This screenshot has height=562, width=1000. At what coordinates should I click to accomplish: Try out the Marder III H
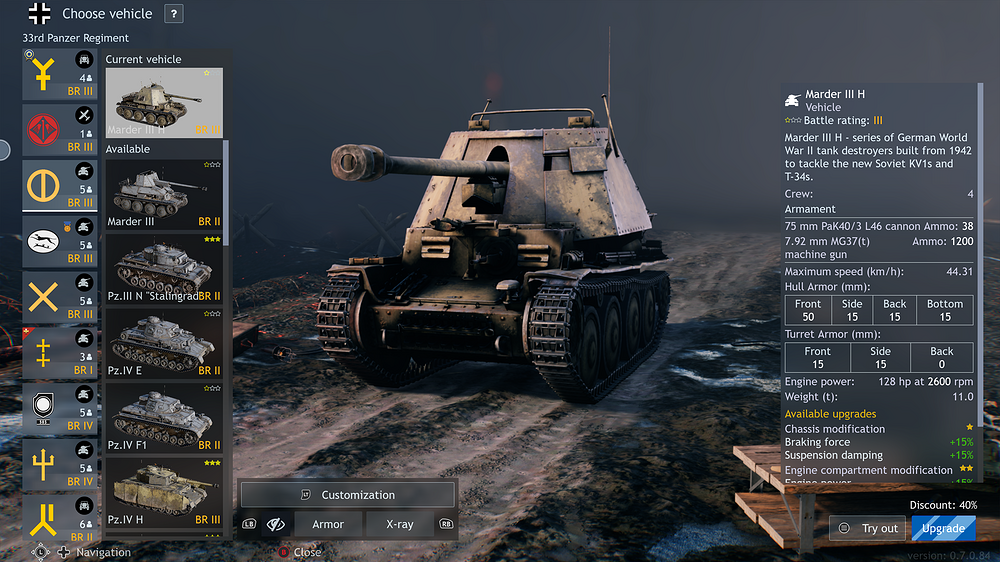[869, 528]
